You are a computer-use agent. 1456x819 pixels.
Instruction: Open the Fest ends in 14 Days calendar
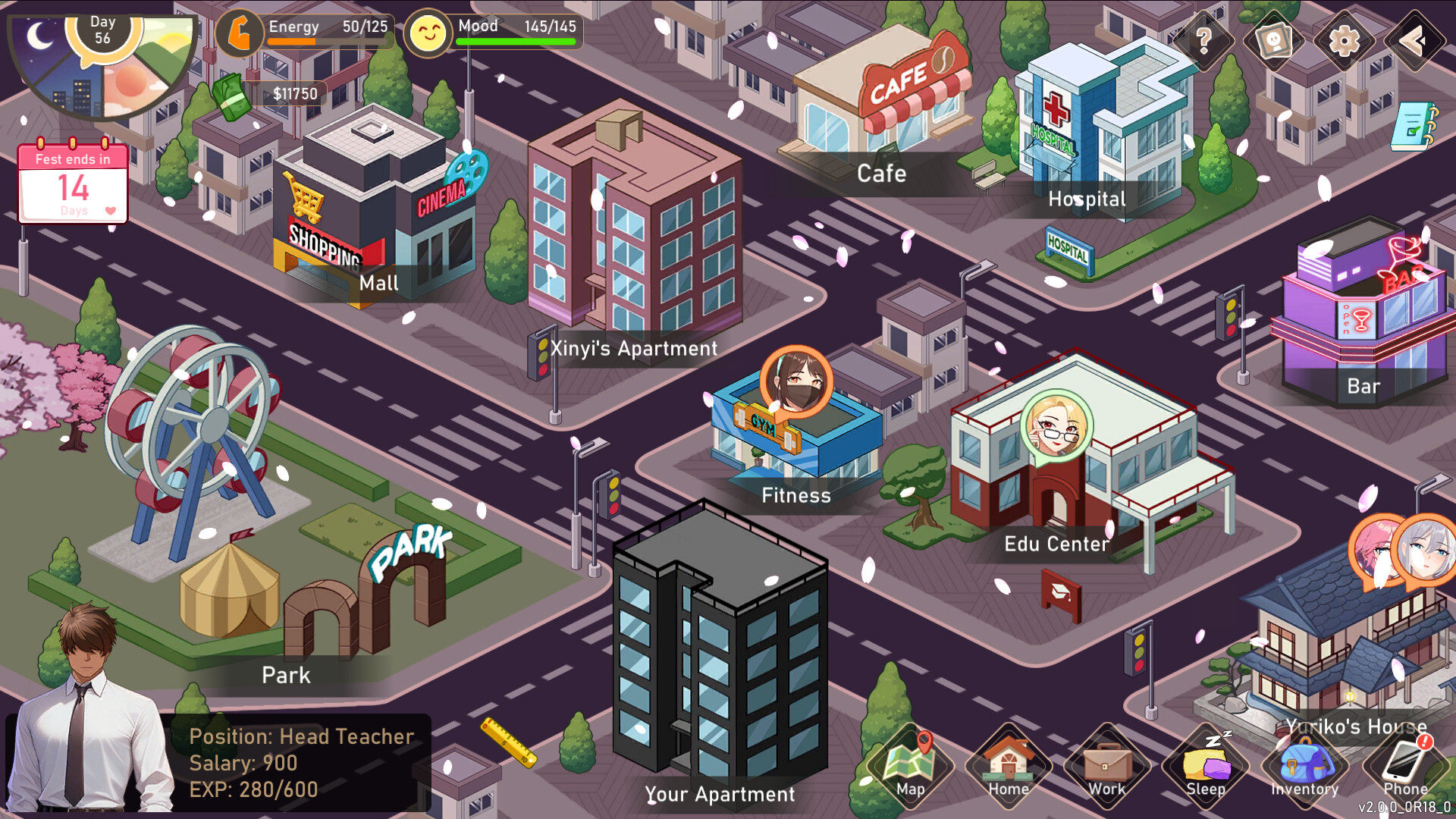pos(72,182)
